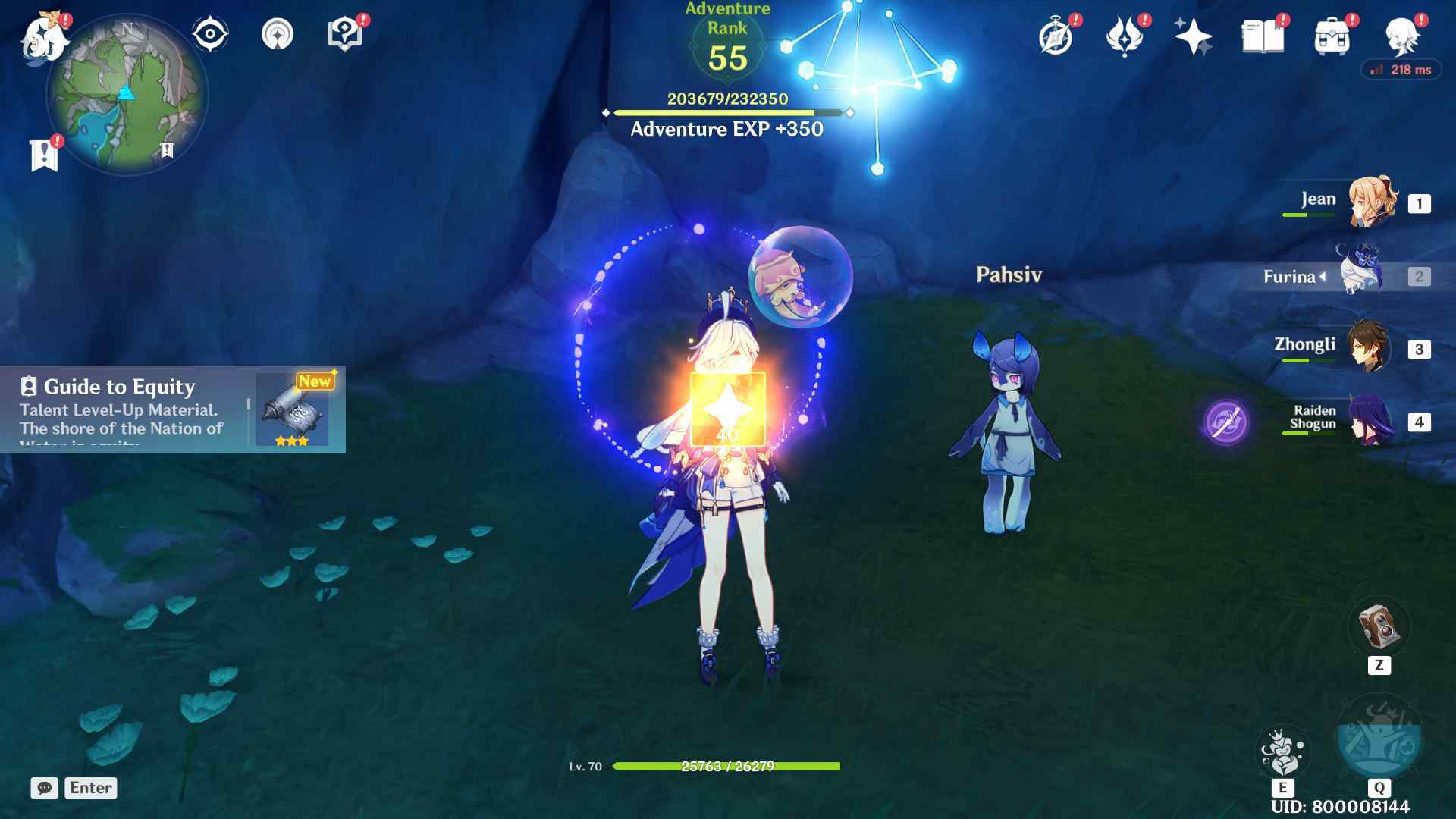Image resolution: width=1456 pixels, height=819 pixels.
Task: Open the events compass icon
Action: pos(1056,36)
